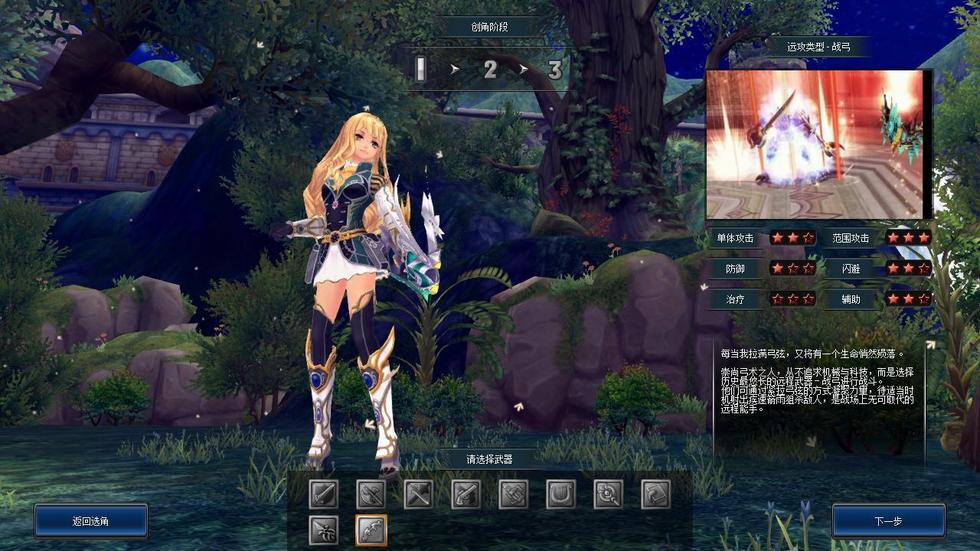Image resolution: width=980 pixels, height=551 pixels.
Task: Click the 下一步 next step button
Action: pyautogui.click(x=888, y=521)
